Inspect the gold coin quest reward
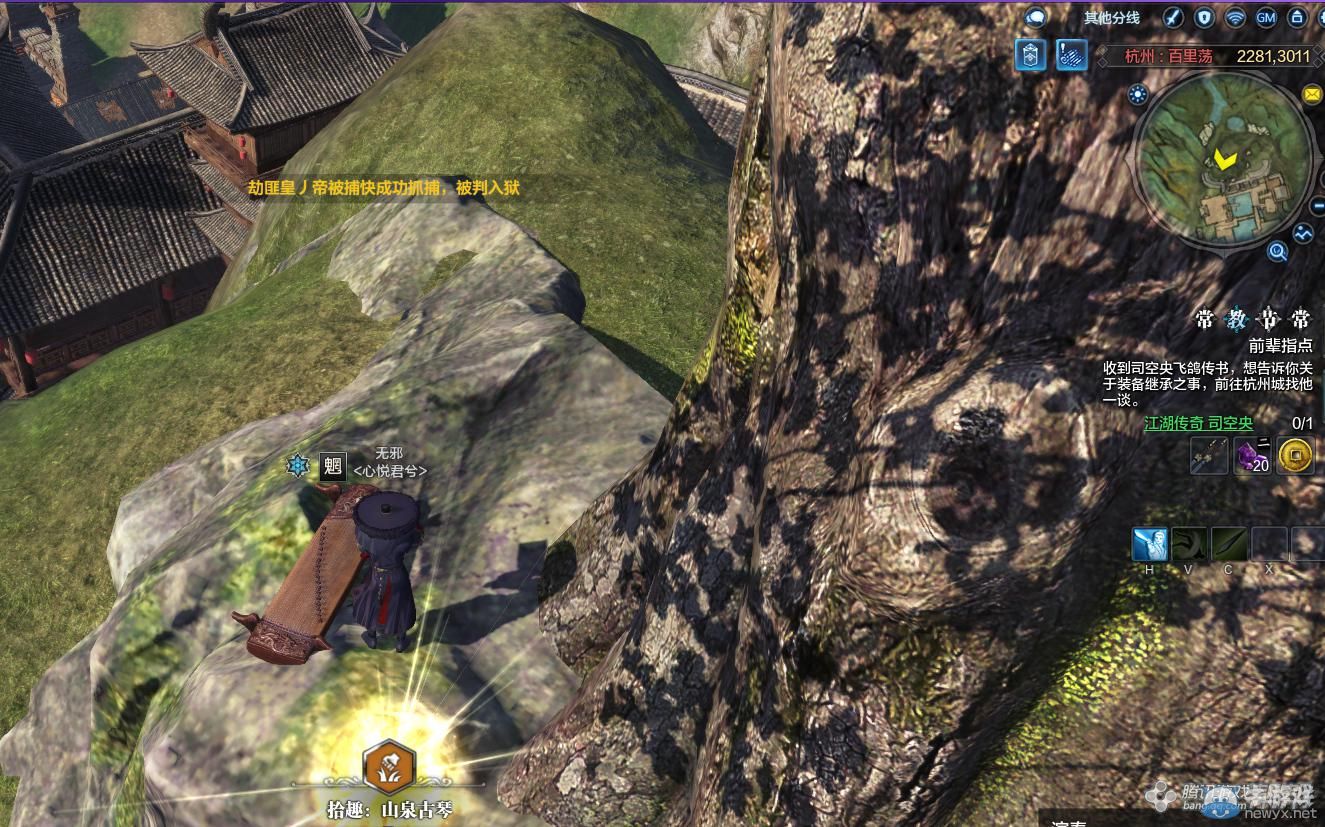The height and width of the screenshot is (827, 1325). point(1295,456)
